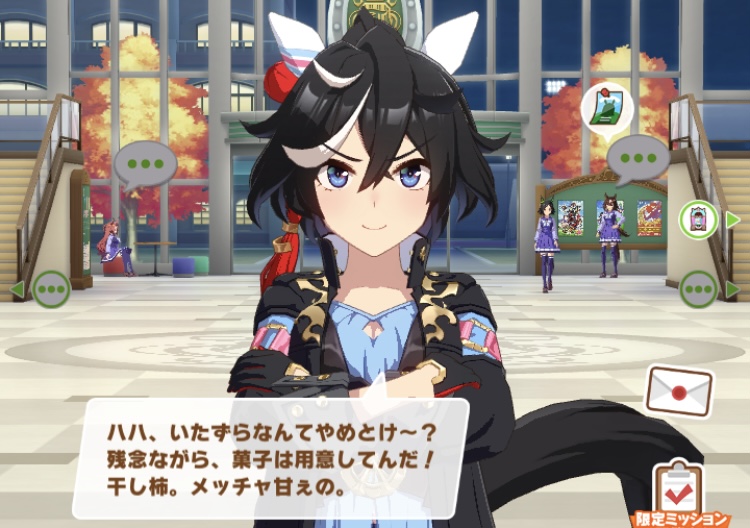Open the mail envelope icon
Screen dimensions: 750x528
(679, 390)
